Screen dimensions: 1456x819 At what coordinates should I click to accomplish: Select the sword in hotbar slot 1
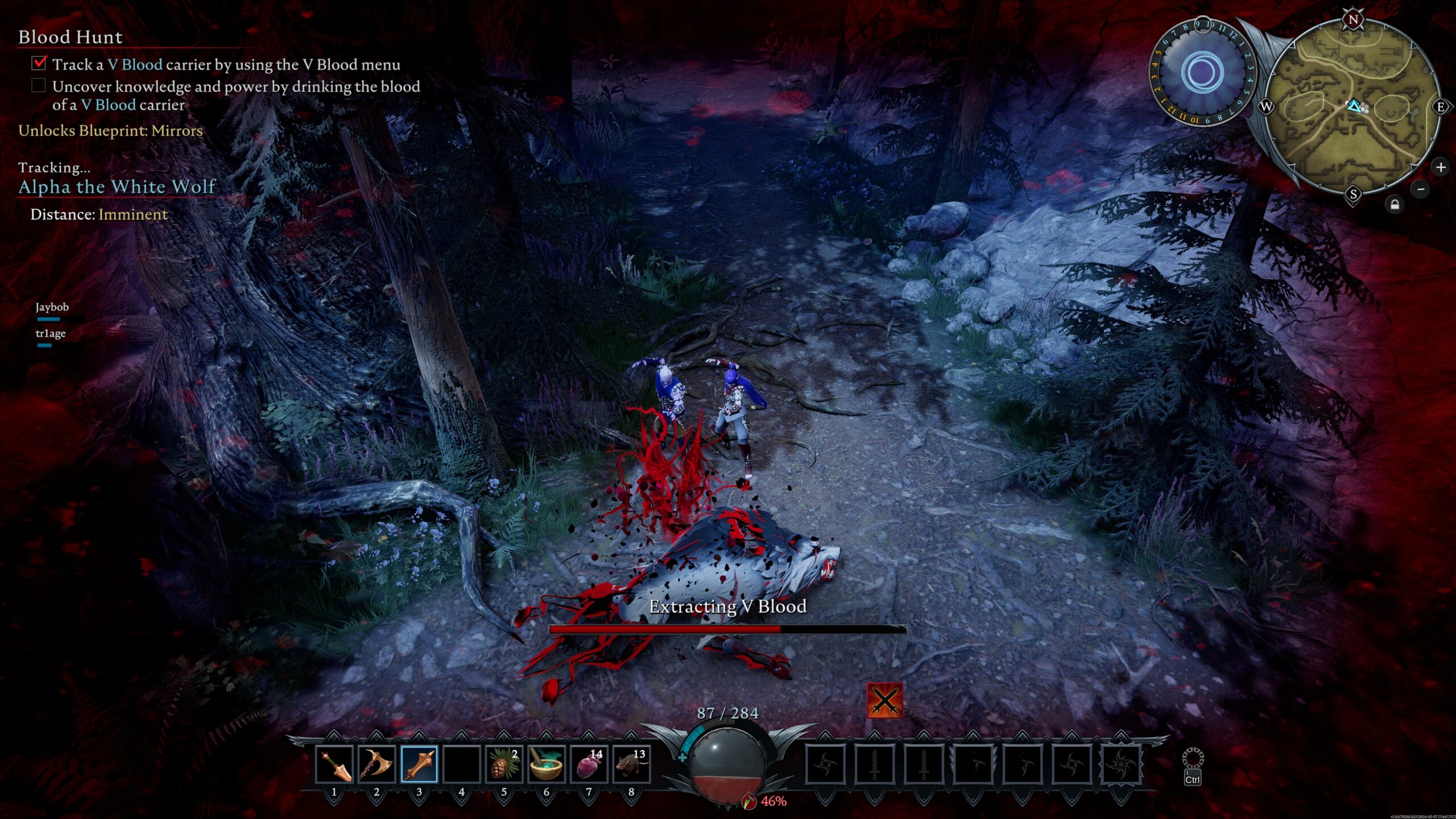pyautogui.click(x=334, y=764)
